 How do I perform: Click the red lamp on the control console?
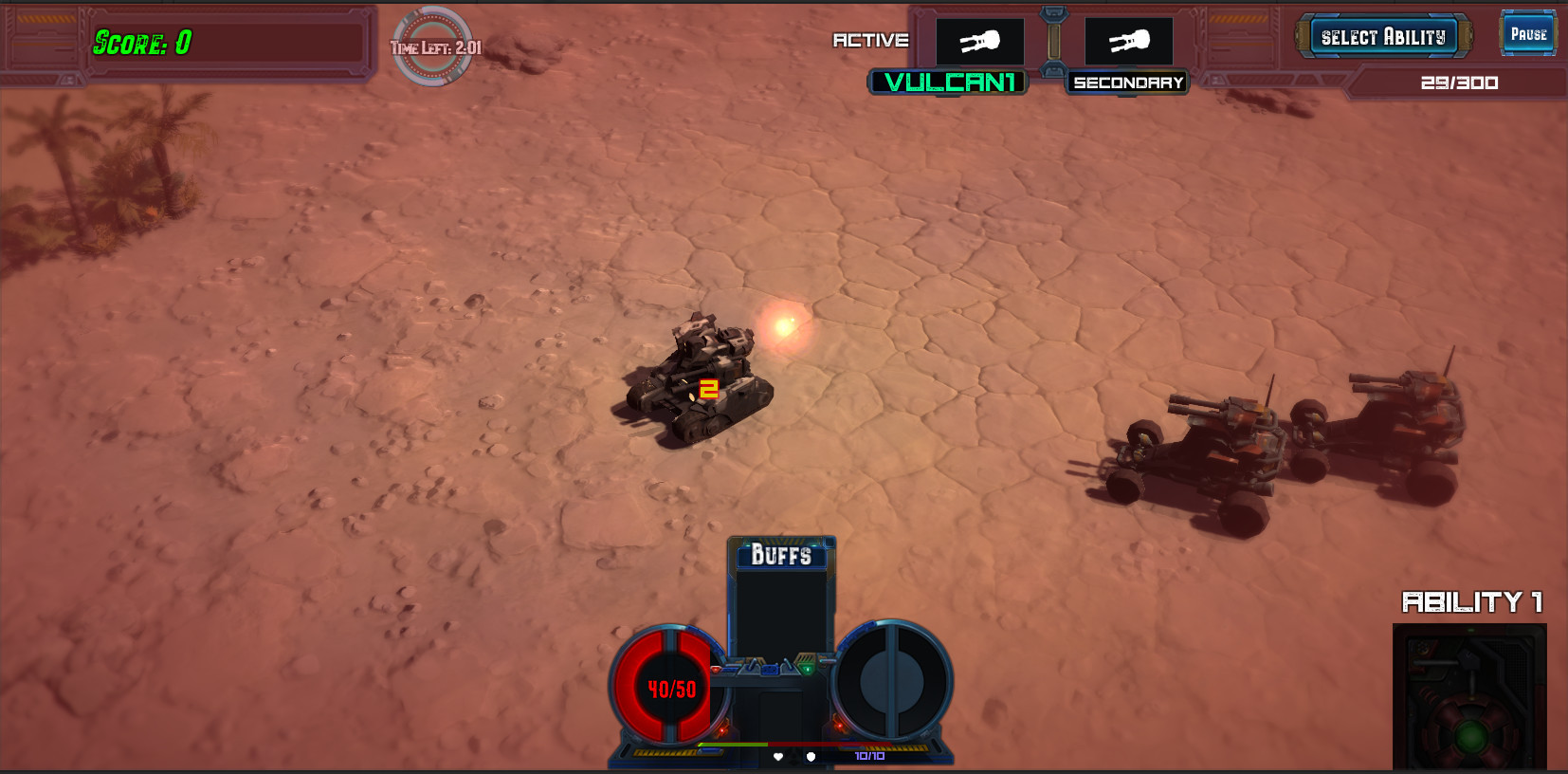pos(715,669)
